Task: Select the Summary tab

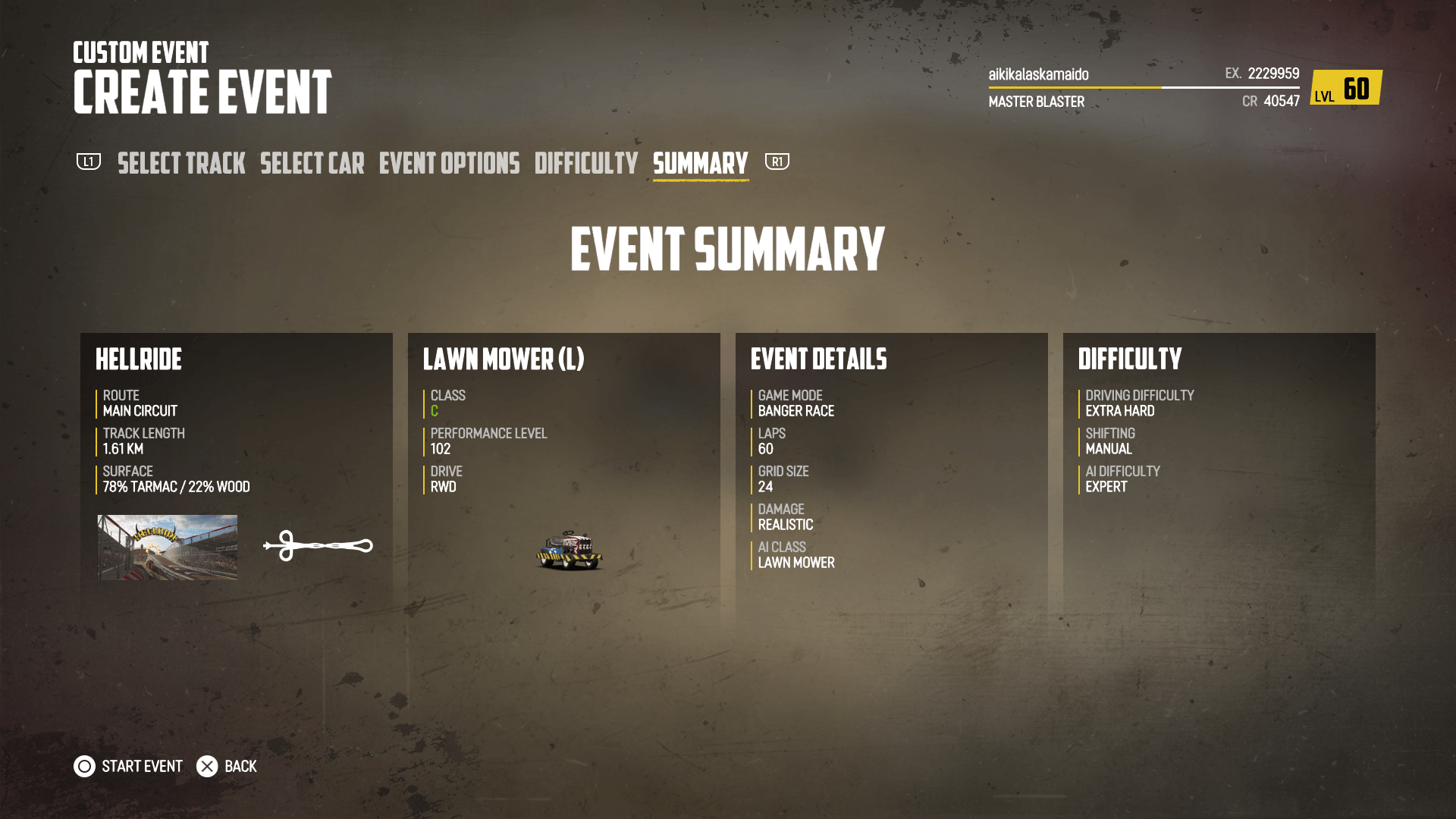Action: click(700, 163)
